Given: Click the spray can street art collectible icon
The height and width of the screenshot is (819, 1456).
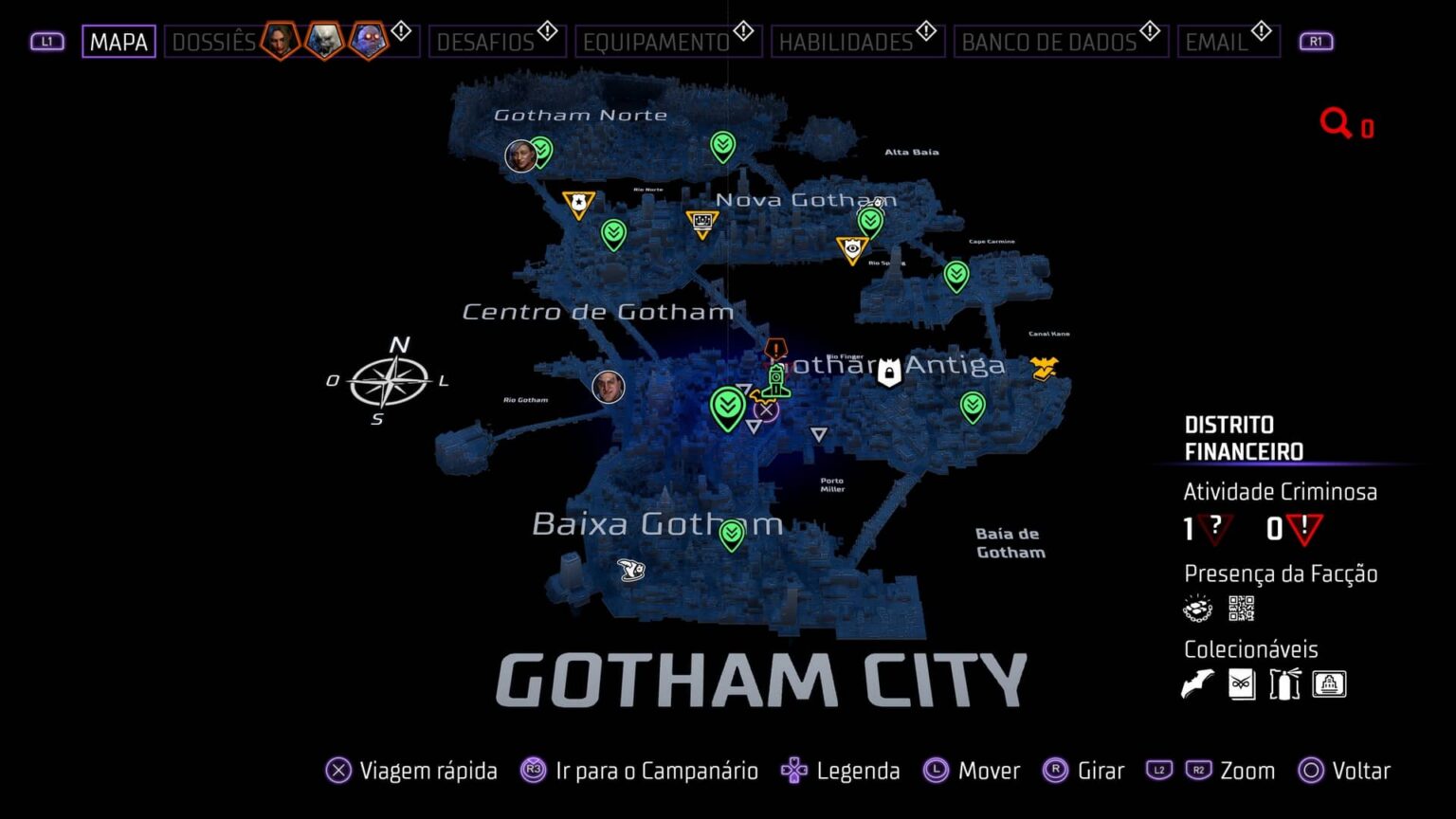Looking at the screenshot, I should pos(1285,682).
